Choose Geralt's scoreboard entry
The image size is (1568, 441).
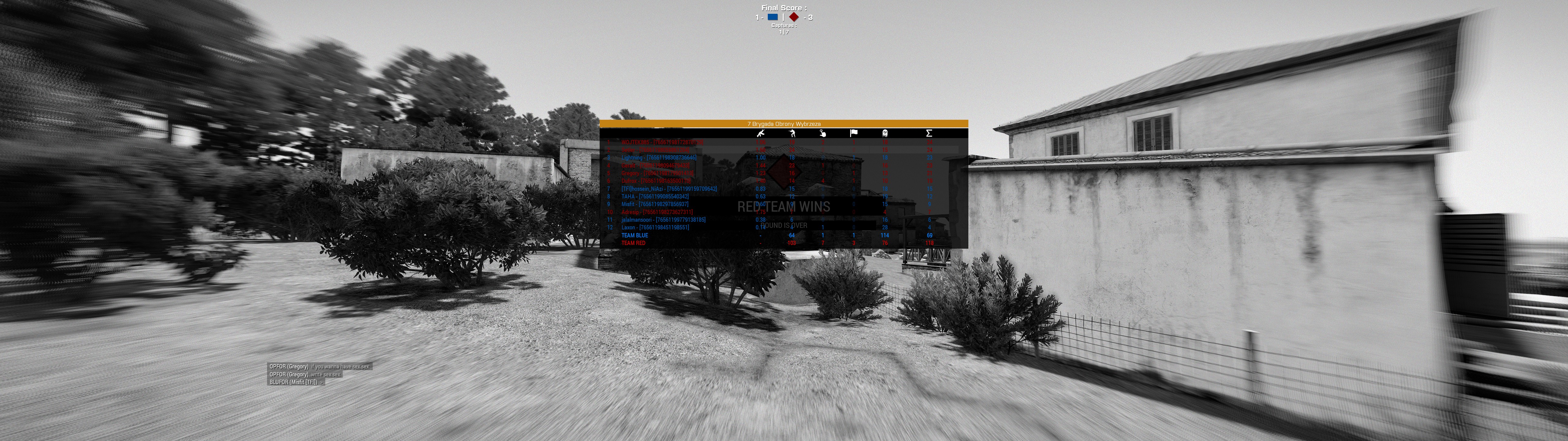(x=656, y=166)
